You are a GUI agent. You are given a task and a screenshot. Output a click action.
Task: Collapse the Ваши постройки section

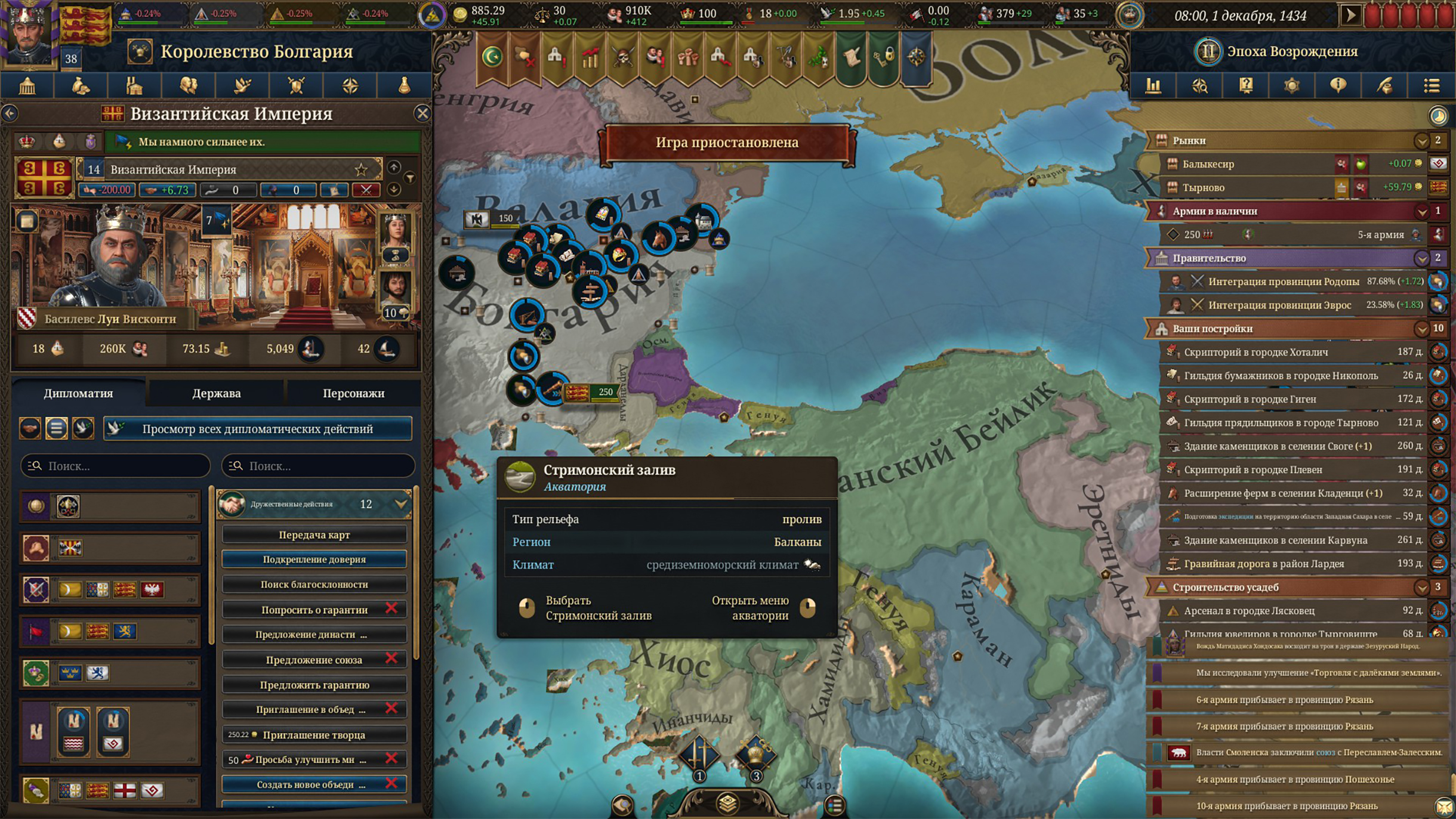pyautogui.click(x=1421, y=329)
